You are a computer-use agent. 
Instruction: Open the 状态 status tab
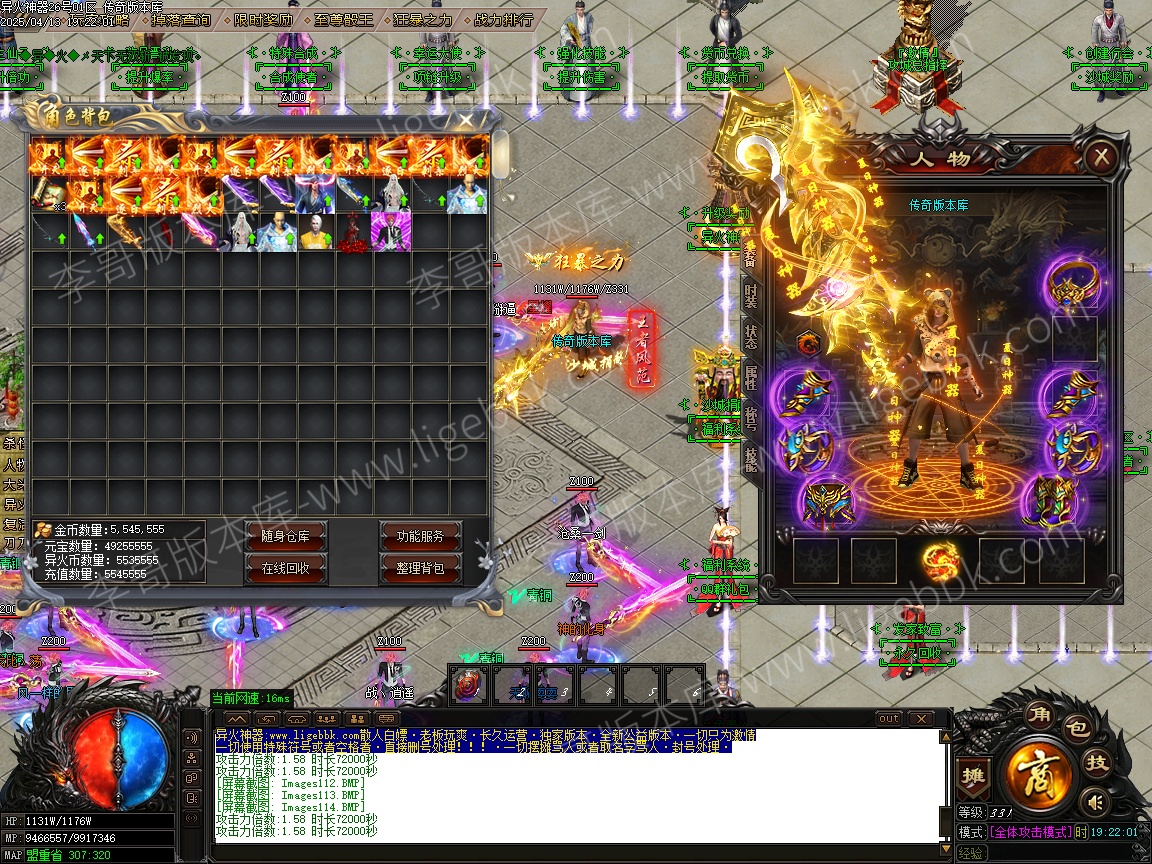click(751, 336)
